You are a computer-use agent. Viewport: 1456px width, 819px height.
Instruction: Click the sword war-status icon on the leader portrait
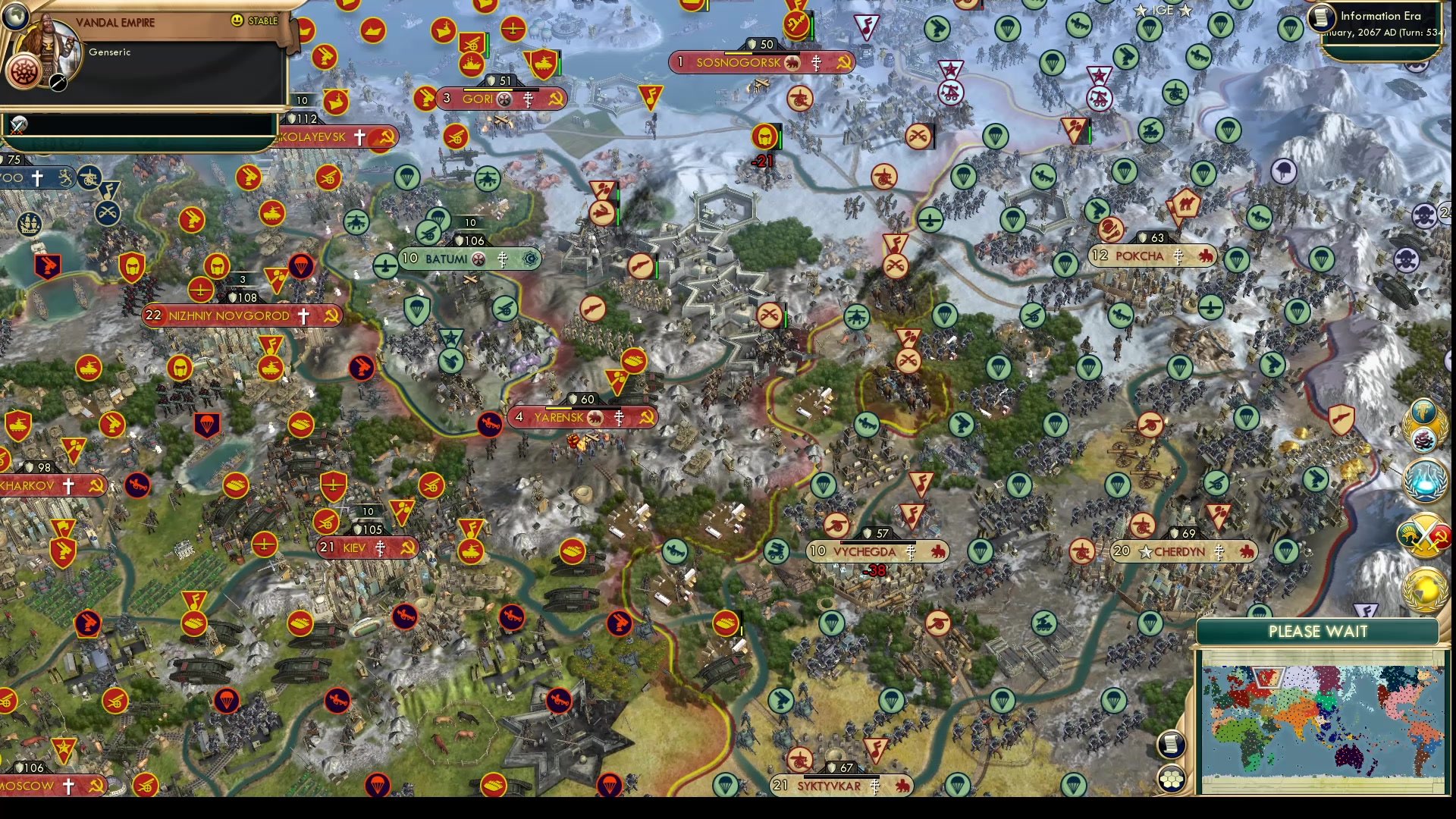point(58,83)
